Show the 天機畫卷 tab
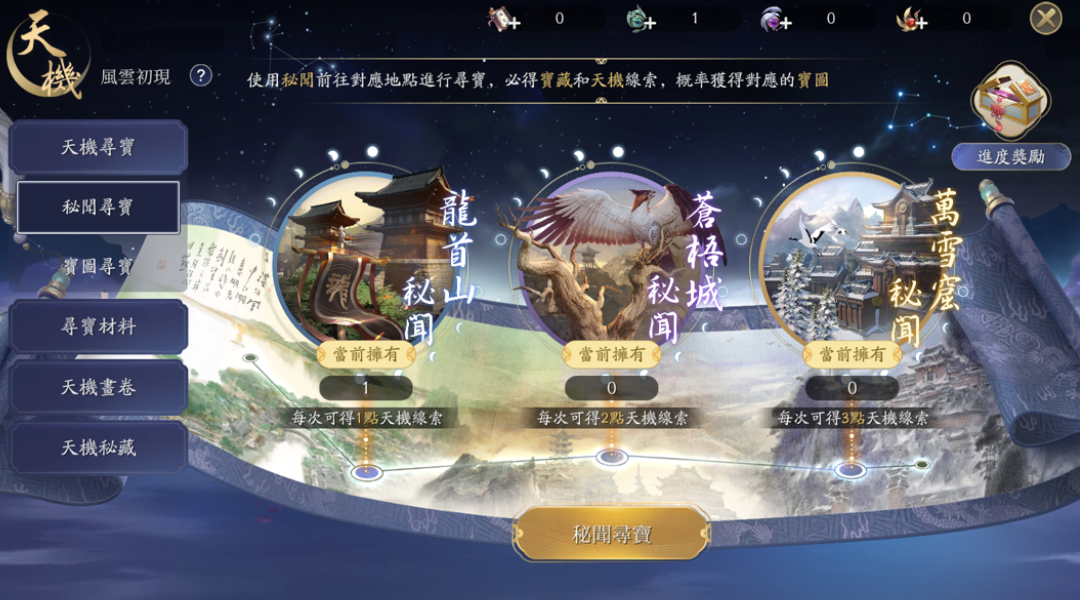Viewport: 1080px width, 600px height. click(x=98, y=387)
